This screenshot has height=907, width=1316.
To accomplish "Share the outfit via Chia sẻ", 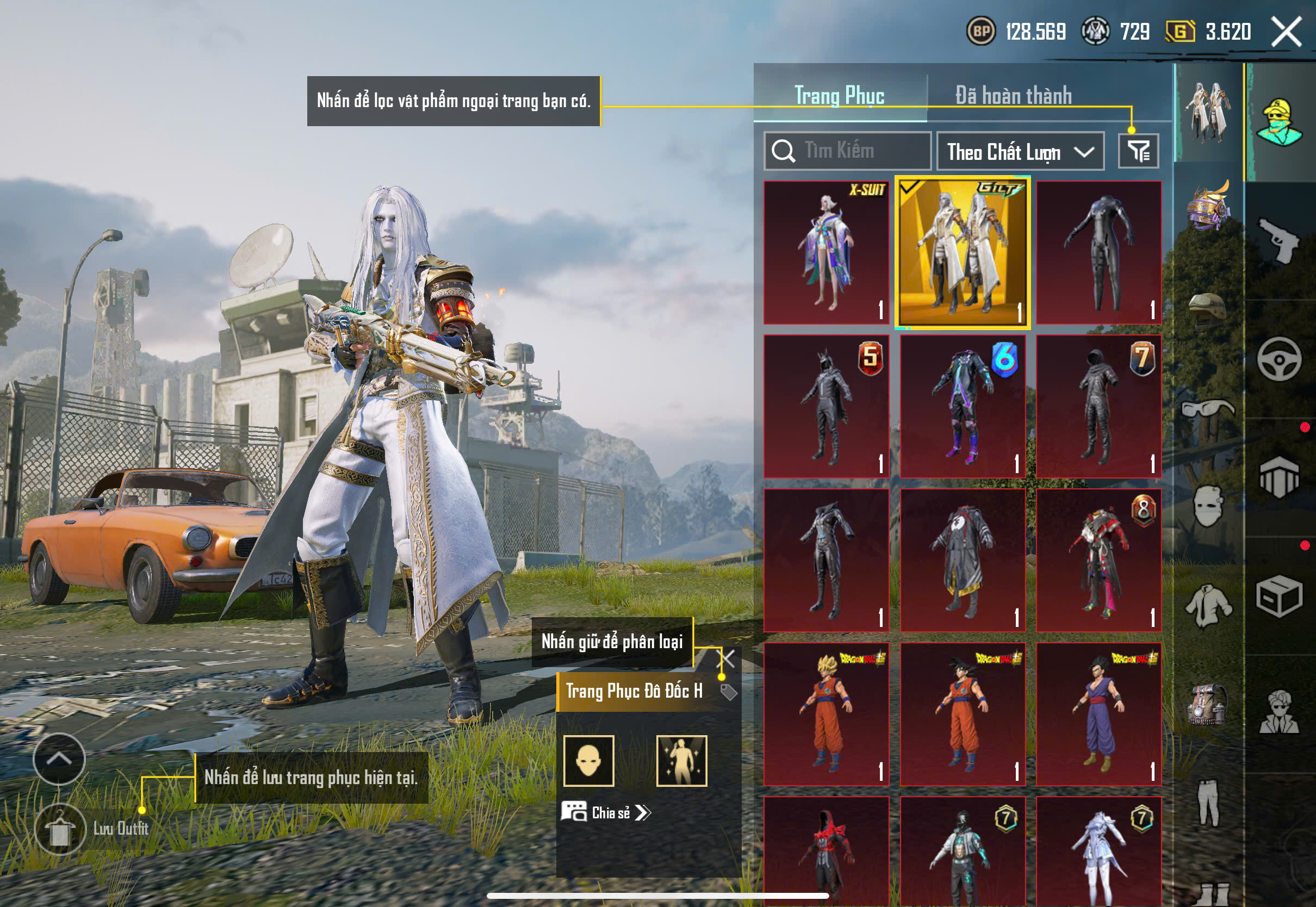I will pyautogui.click(x=606, y=812).
